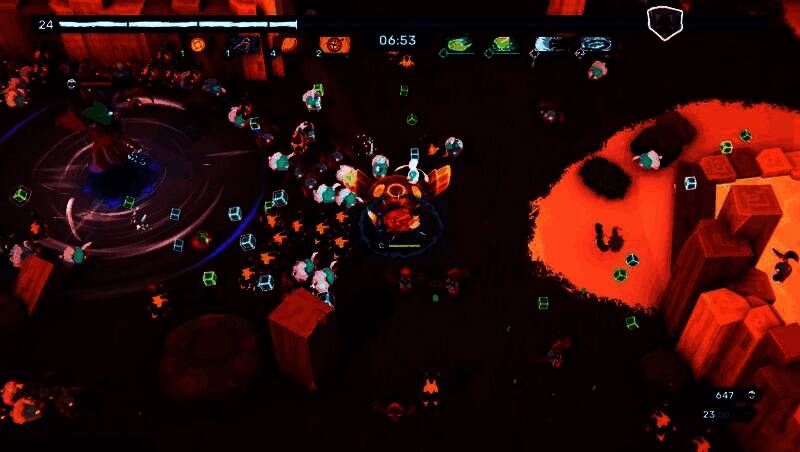Activate the dark tentacle ability icon
Viewport: 800px width, 452px height.
point(244,45)
